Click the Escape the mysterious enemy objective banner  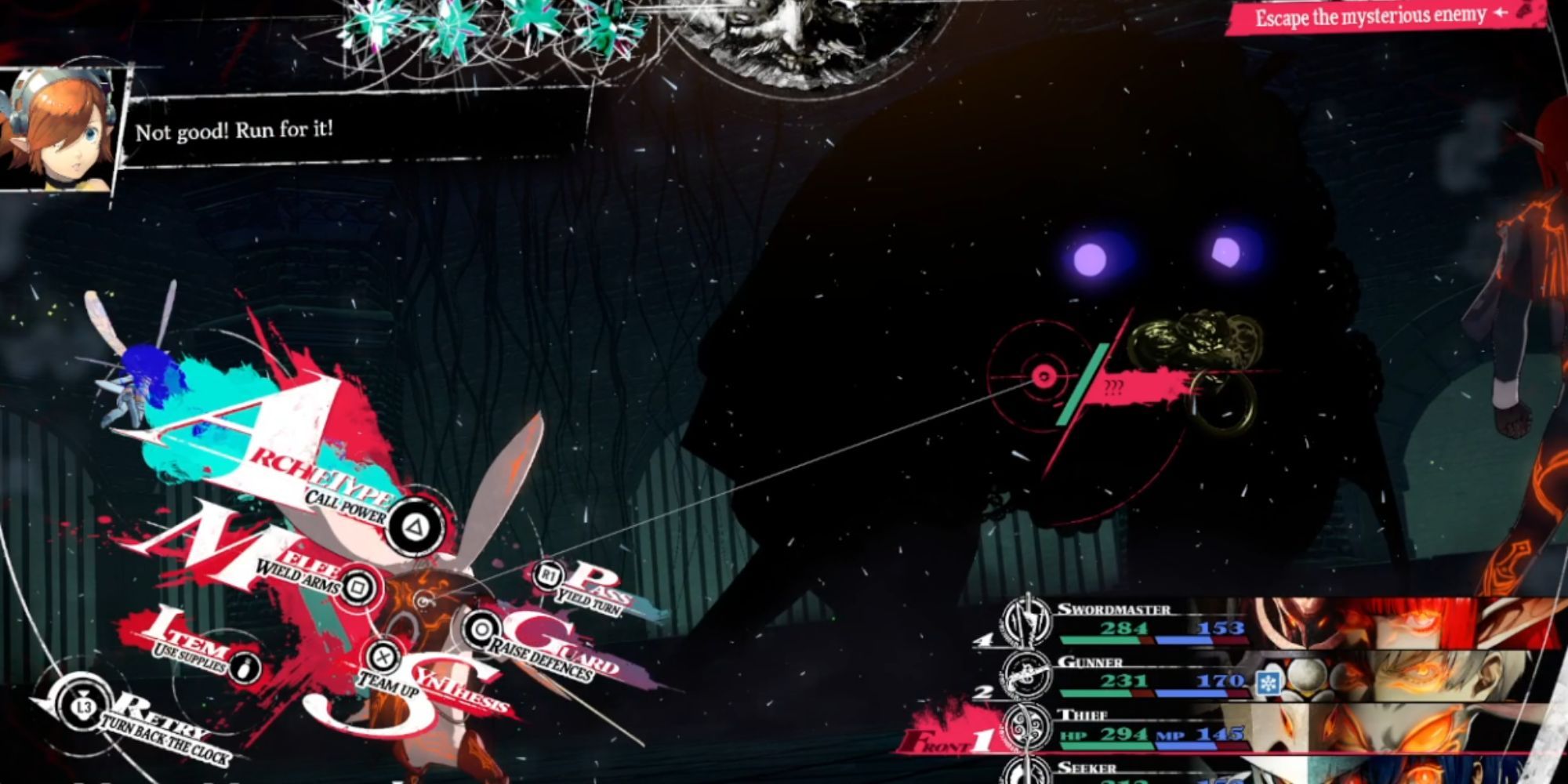[x=1380, y=17]
